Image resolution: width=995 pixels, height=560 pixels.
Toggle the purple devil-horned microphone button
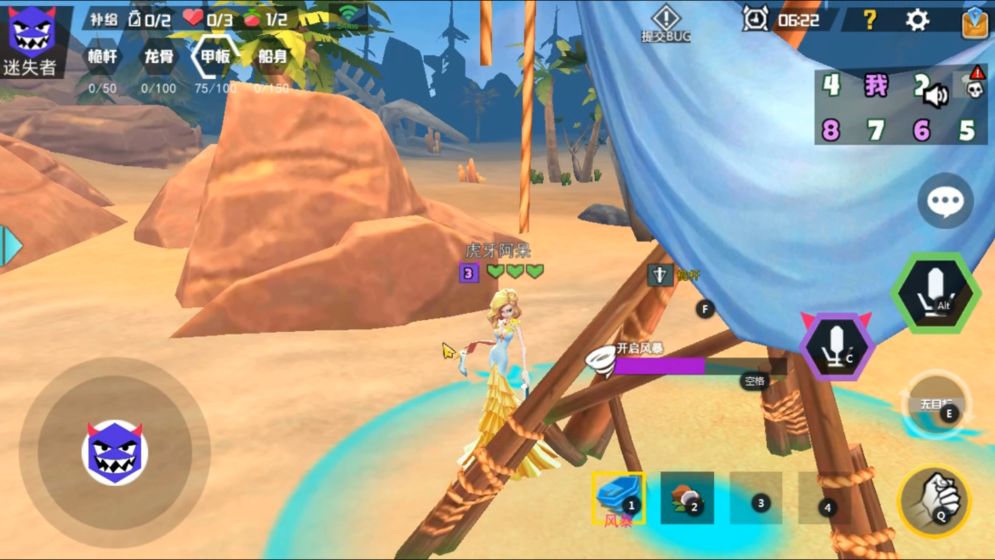click(837, 346)
